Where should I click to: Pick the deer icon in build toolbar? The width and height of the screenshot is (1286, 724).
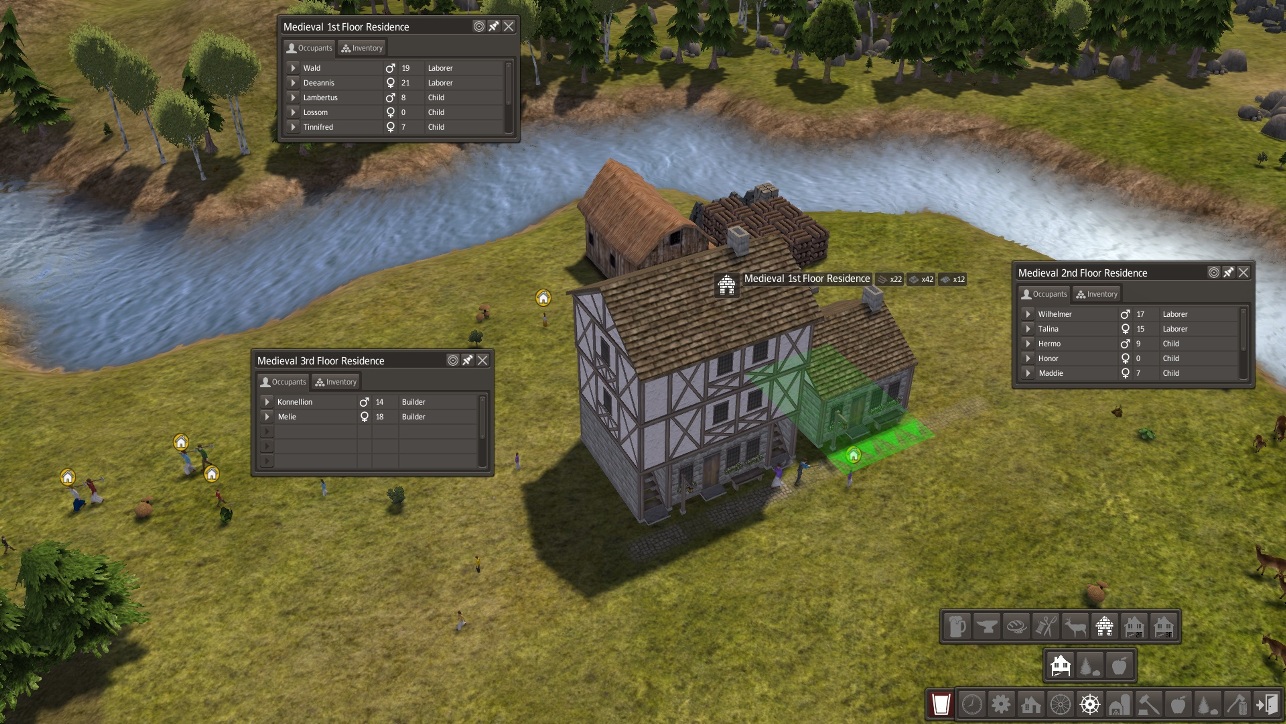1075,627
